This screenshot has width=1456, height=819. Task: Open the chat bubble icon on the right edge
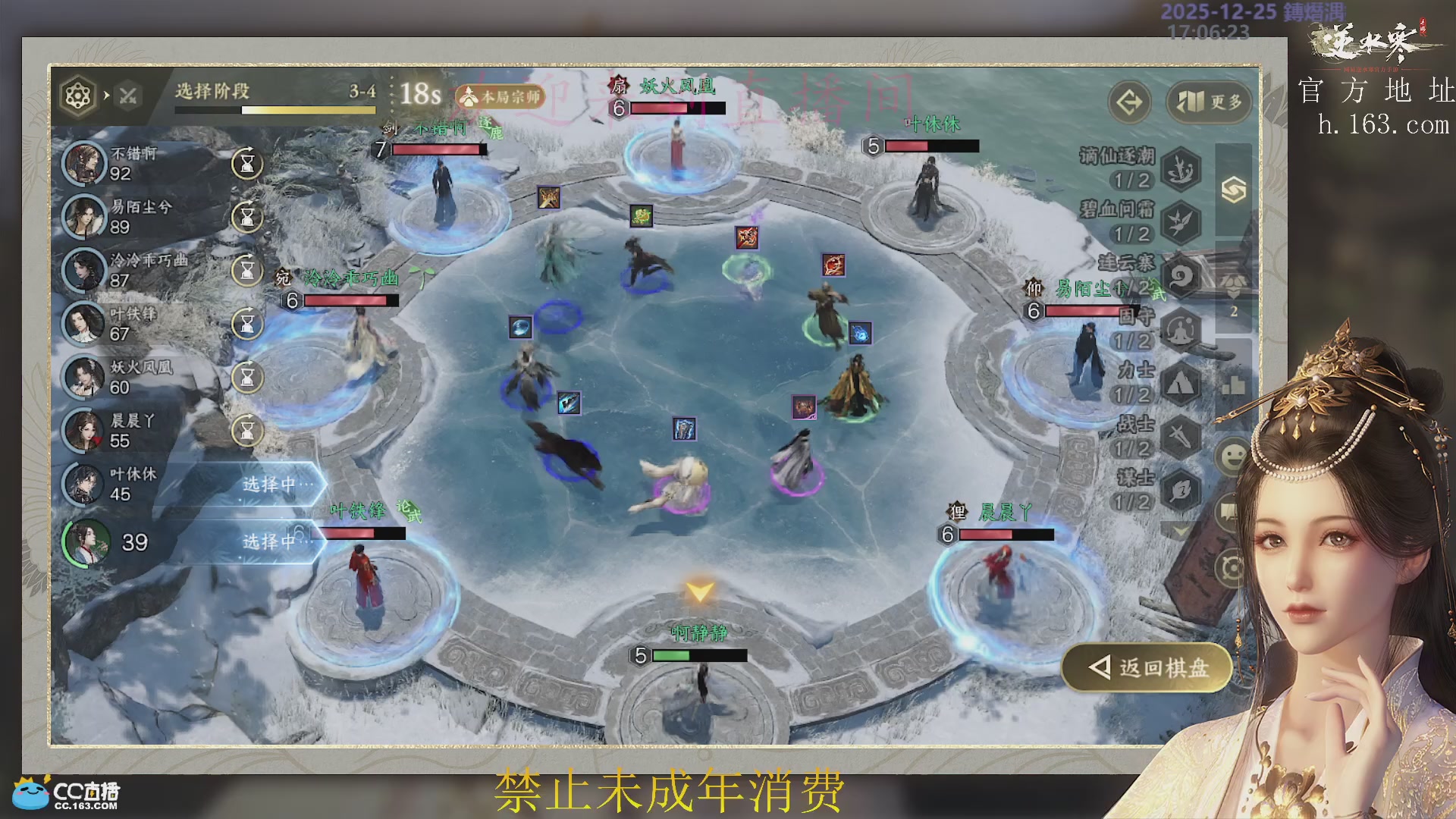coord(1229,510)
